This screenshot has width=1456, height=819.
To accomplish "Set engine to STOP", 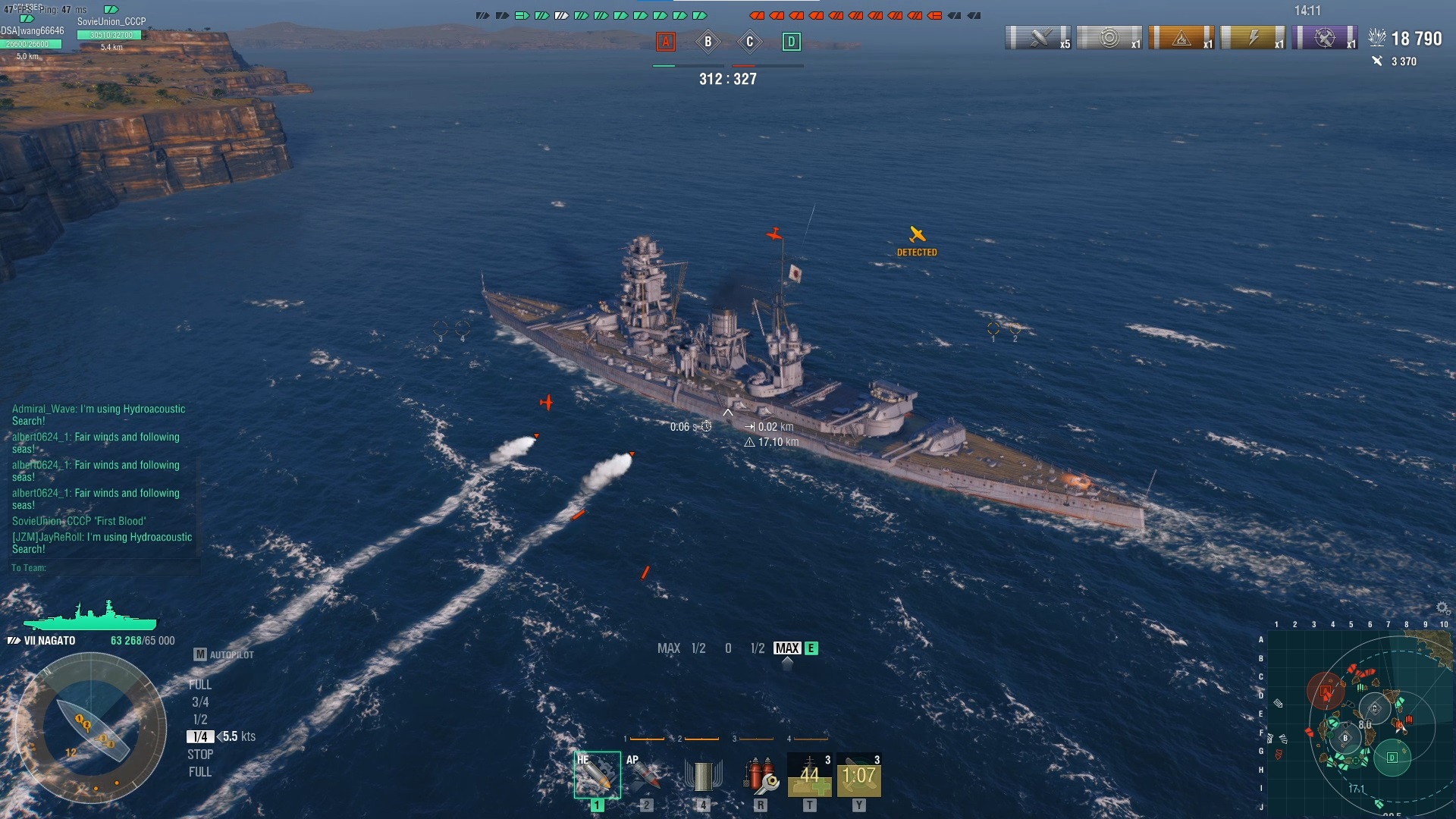I will click(x=200, y=755).
